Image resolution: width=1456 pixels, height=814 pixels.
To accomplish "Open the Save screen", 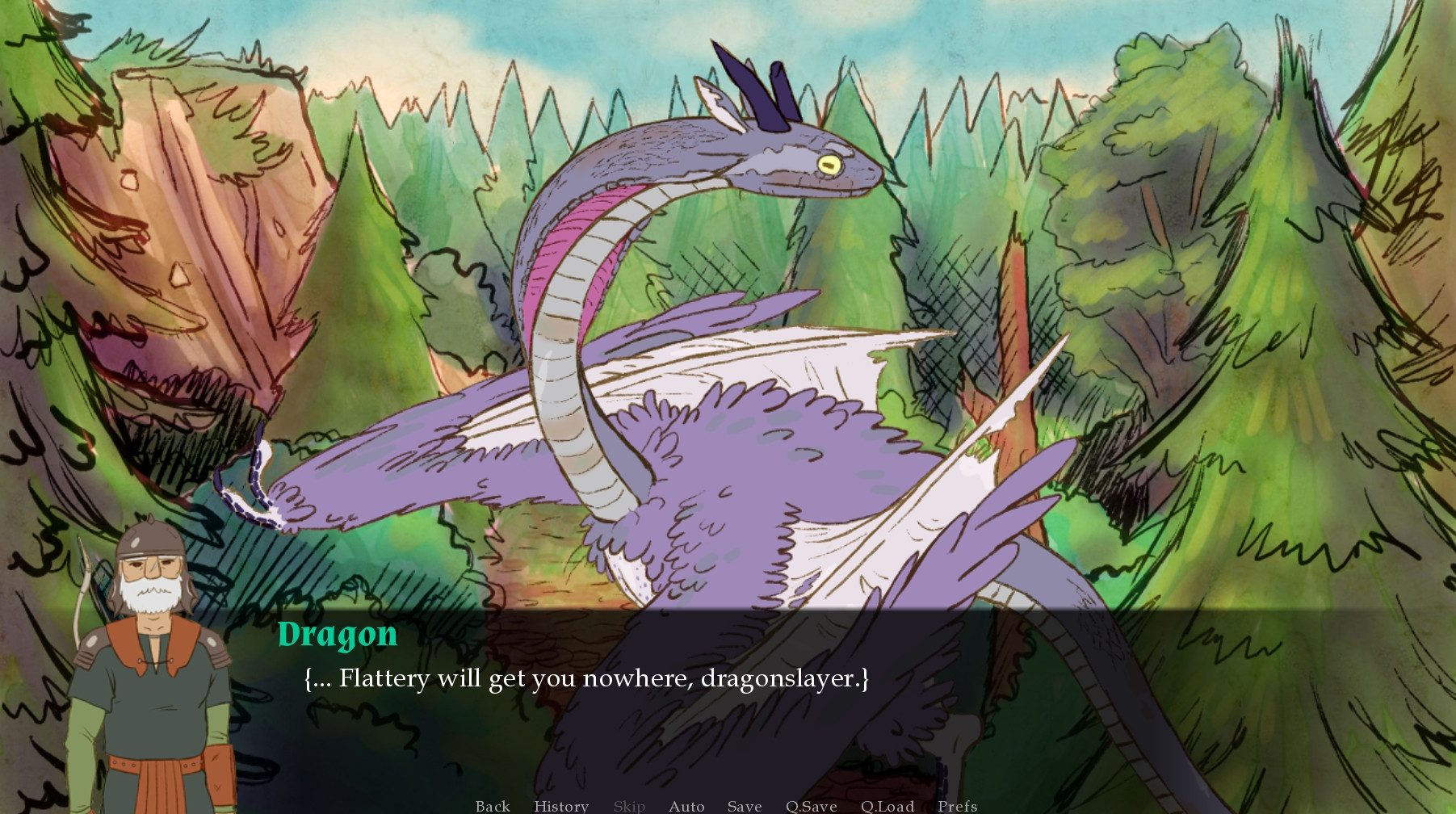I will click(744, 805).
